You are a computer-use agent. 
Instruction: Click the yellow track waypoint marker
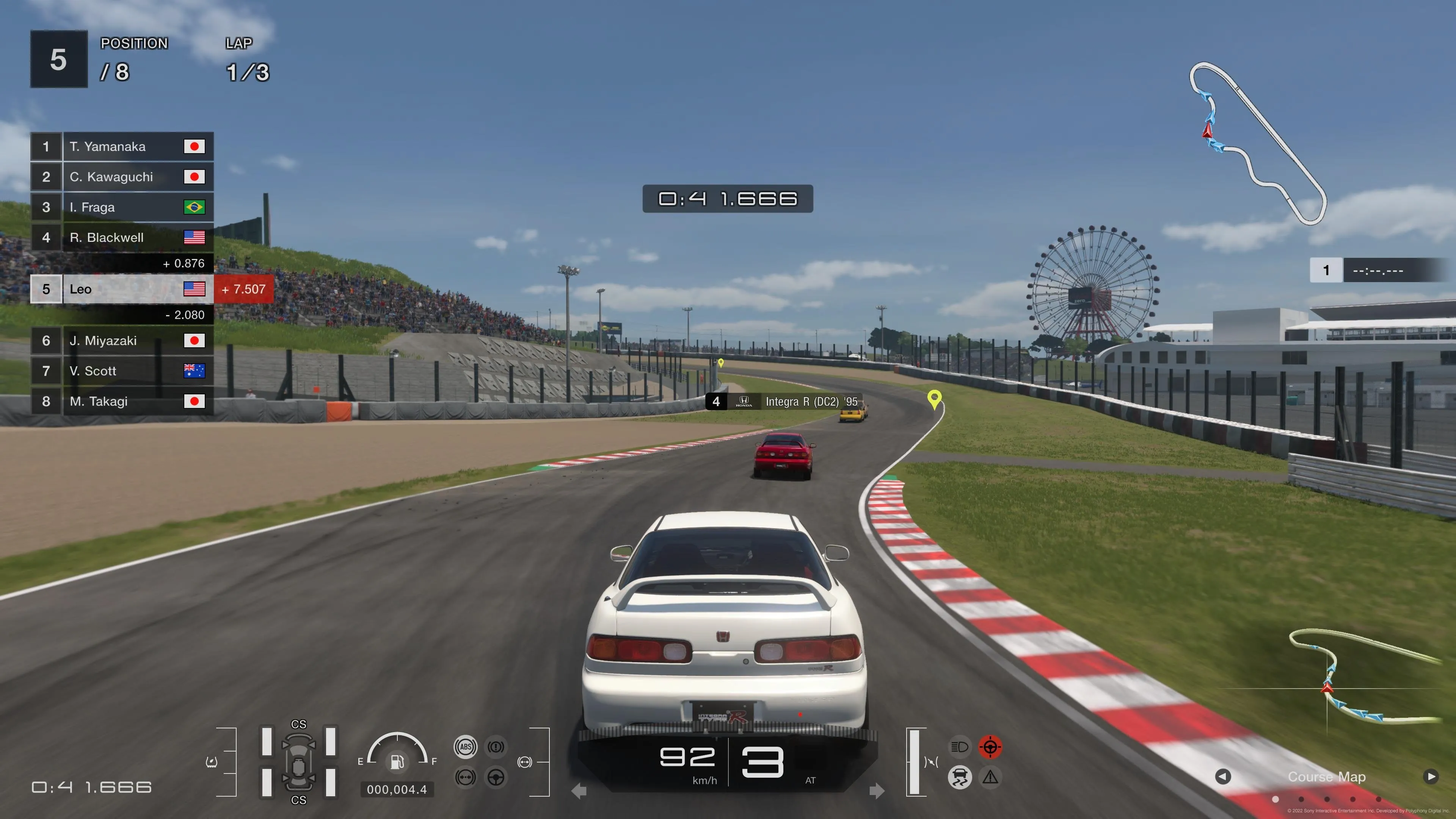click(934, 401)
